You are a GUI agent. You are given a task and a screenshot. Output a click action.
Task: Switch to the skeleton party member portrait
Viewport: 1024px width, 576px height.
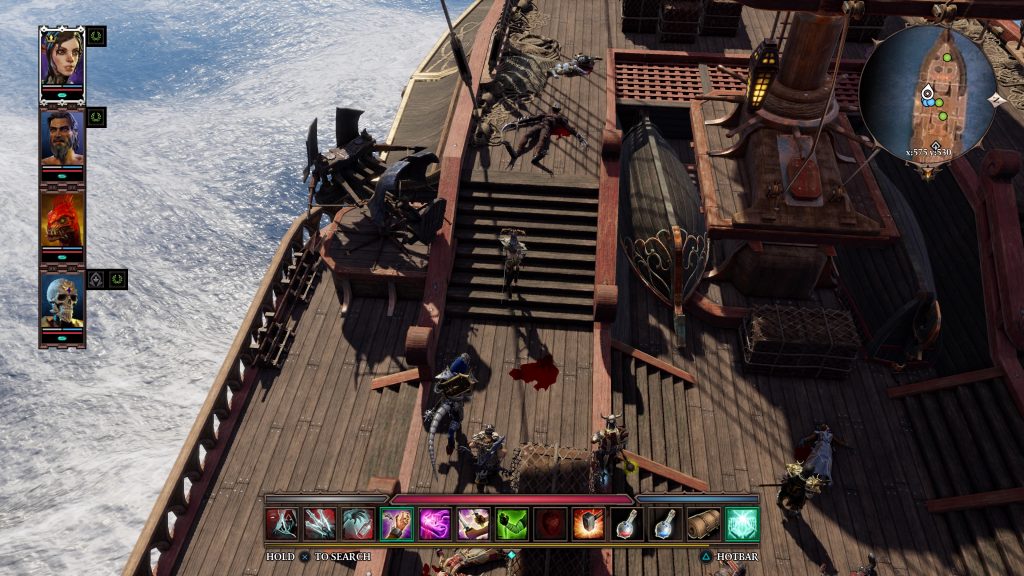pos(62,302)
